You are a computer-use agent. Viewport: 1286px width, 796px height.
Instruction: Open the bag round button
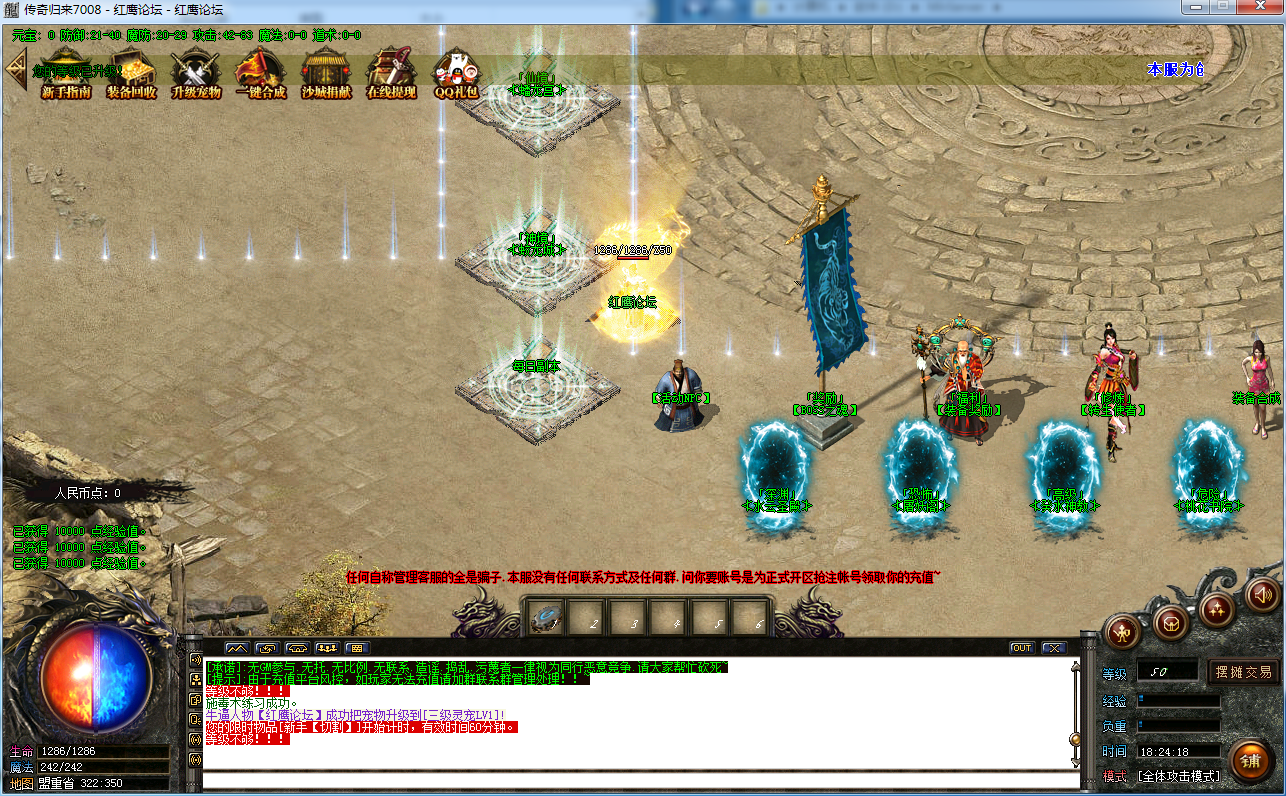click(1171, 623)
